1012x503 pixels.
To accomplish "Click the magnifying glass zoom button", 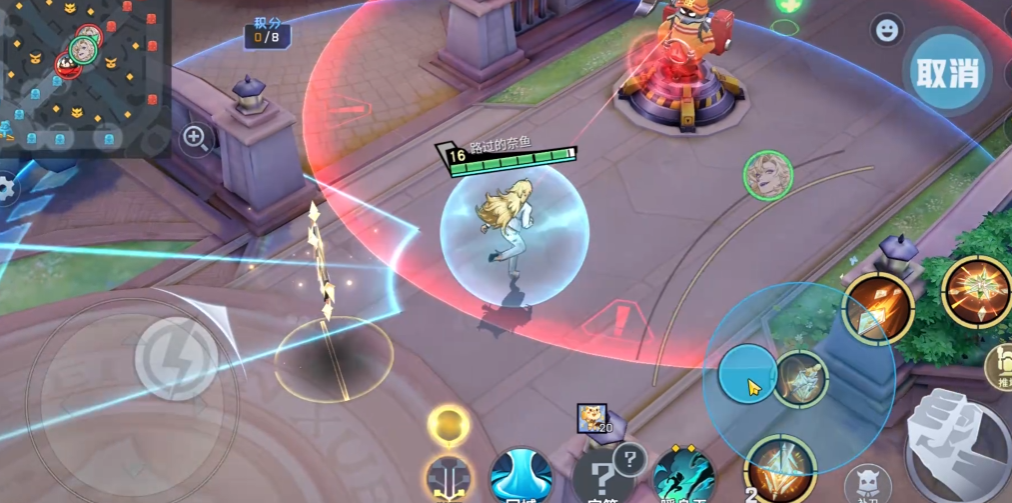I will 197,139.
